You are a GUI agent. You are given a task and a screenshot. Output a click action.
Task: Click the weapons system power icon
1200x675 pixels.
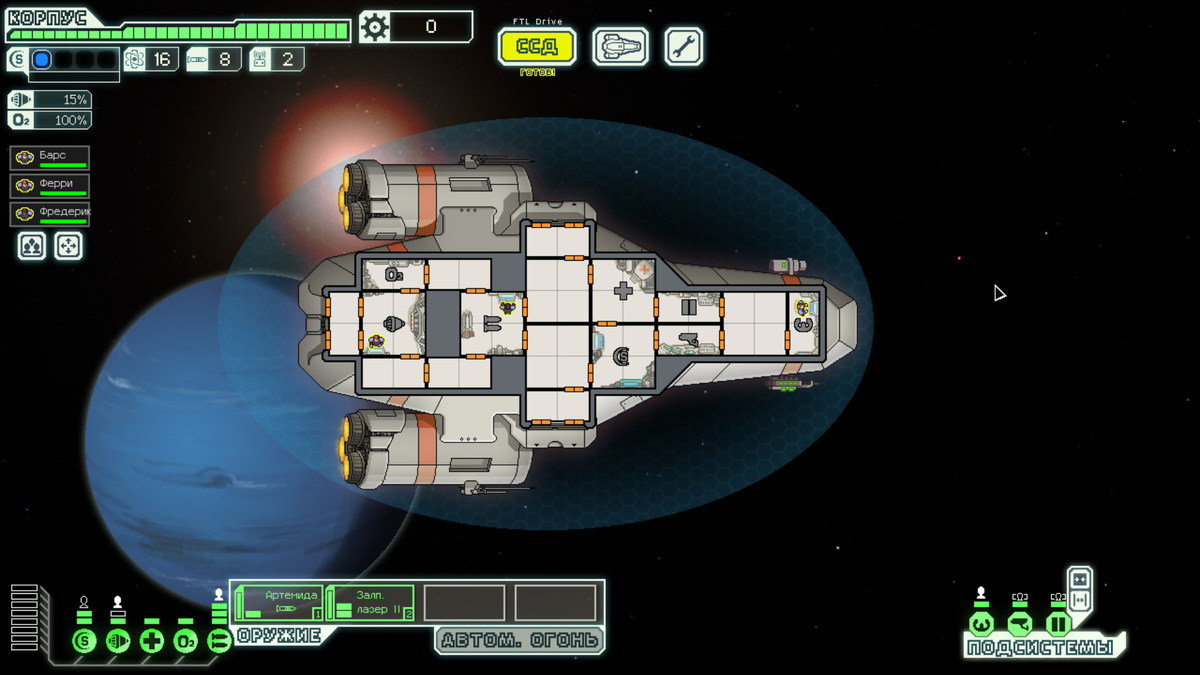click(219, 641)
